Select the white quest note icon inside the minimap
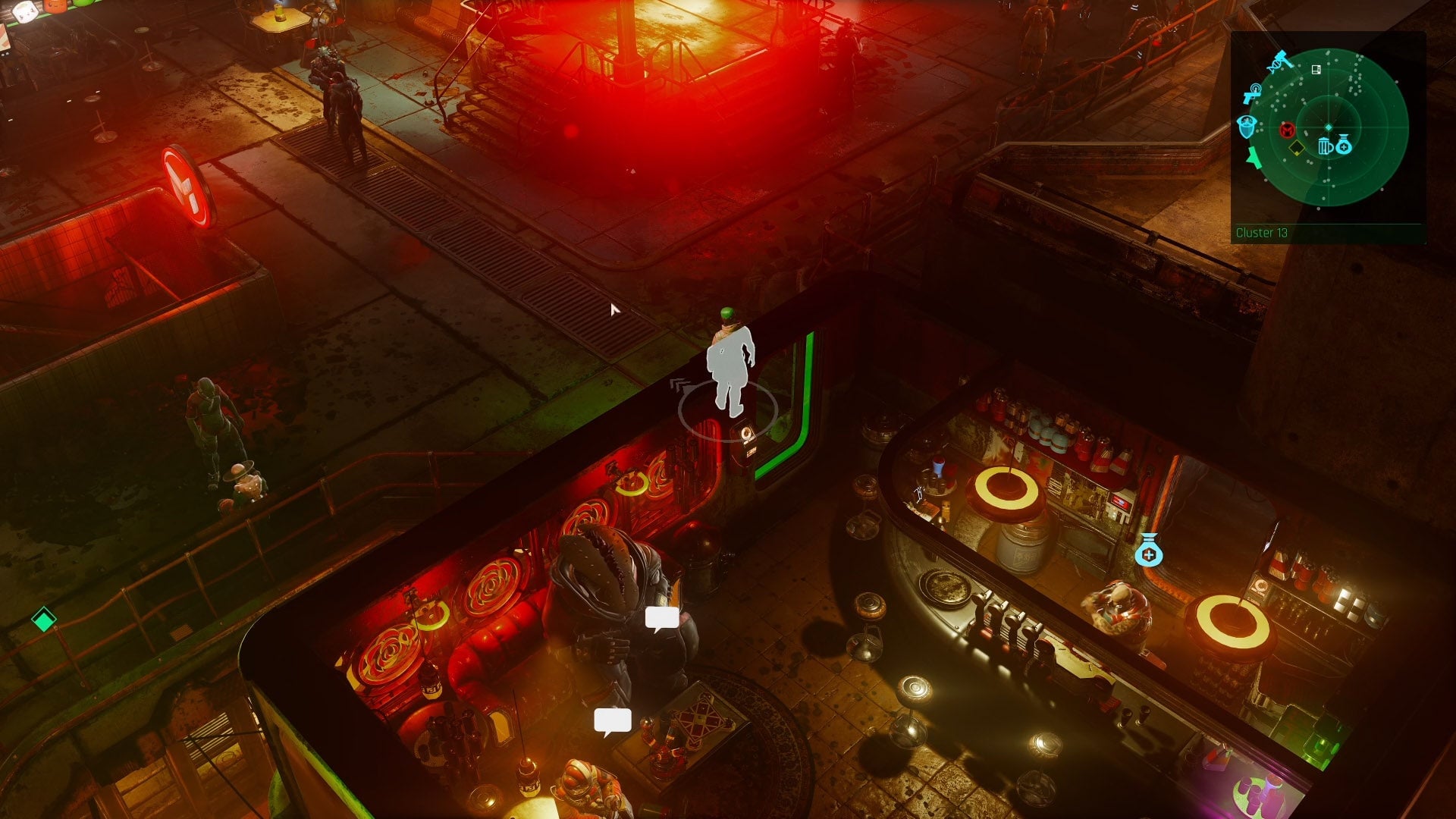 [x=1316, y=70]
